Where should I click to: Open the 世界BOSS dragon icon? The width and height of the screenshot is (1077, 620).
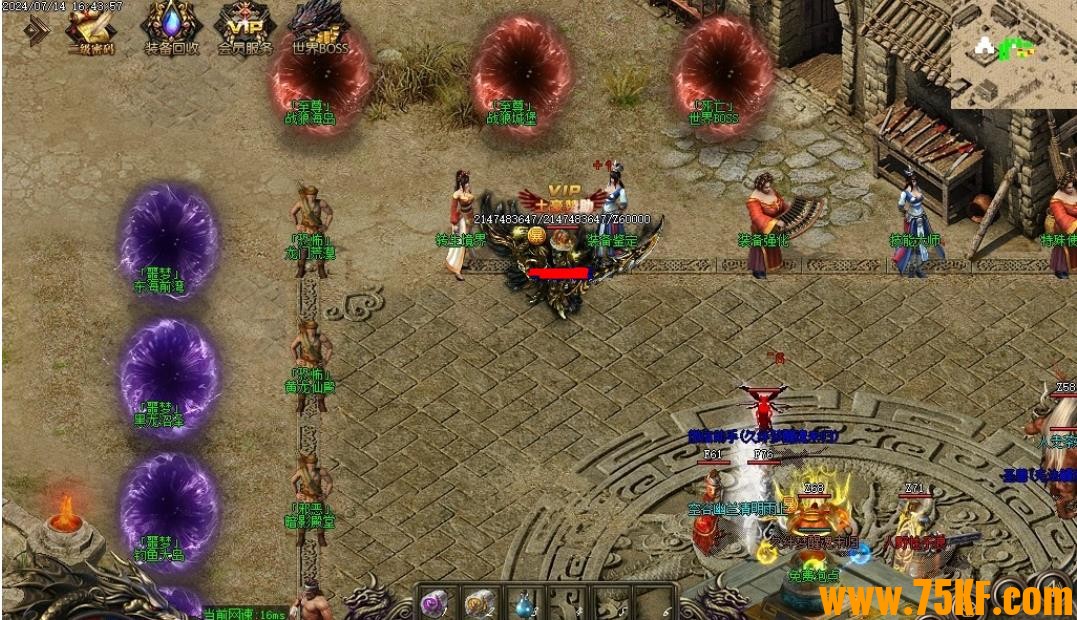(x=319, y=26)
